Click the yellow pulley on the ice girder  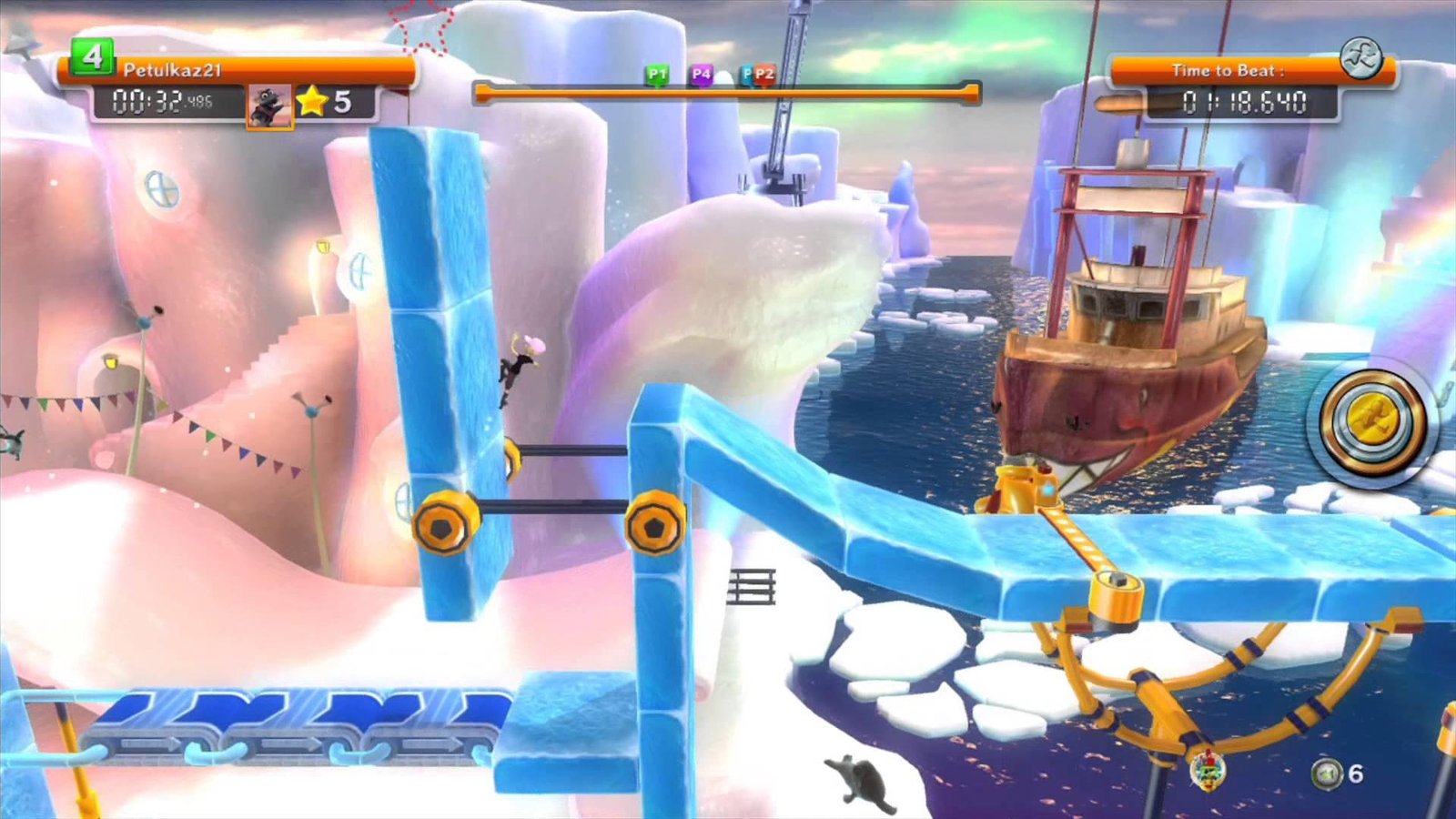tap(1115, 591)
